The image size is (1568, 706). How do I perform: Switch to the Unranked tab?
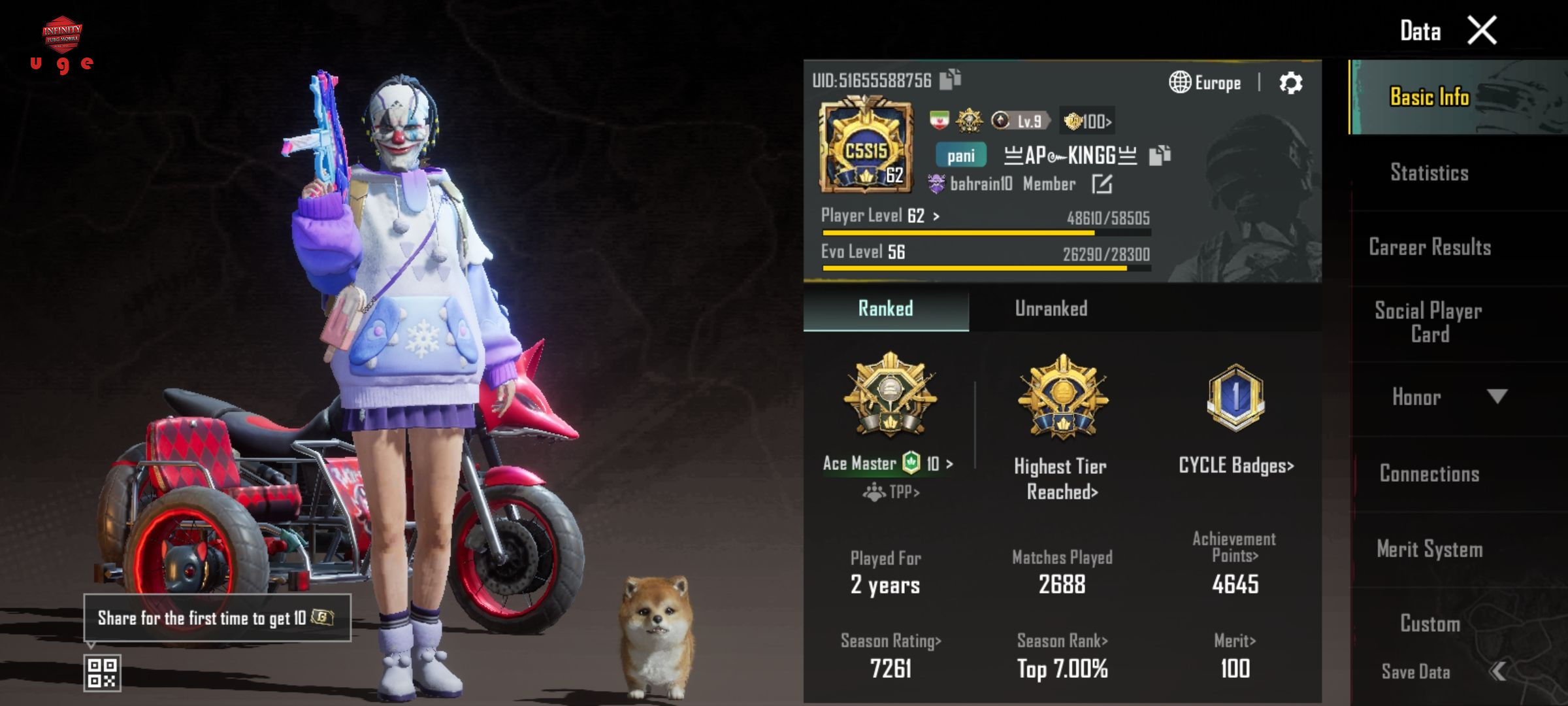[1051, 309]
